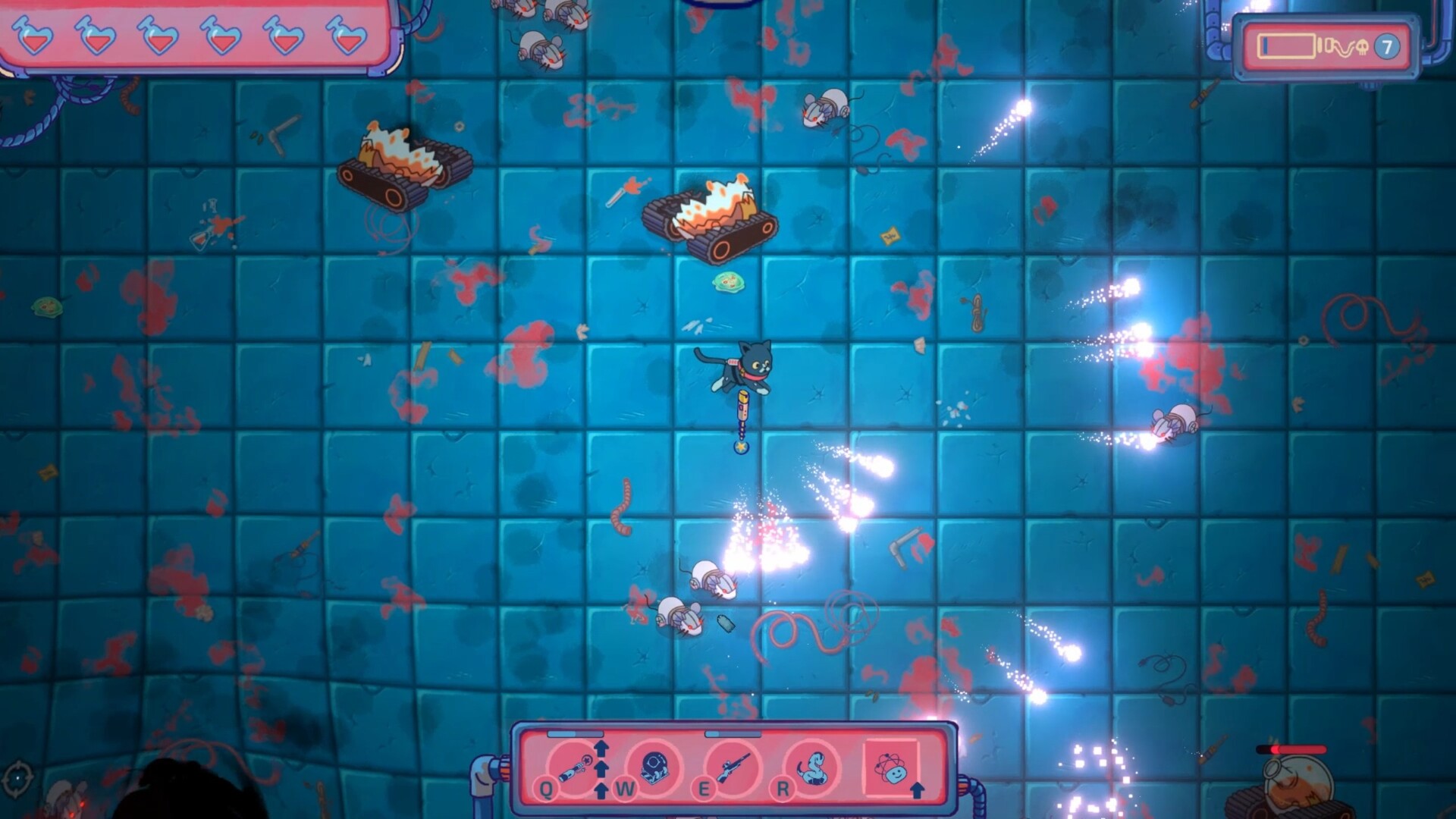Click the E key circle on the hotbar

pyautogui.click(x=704, y=789)
